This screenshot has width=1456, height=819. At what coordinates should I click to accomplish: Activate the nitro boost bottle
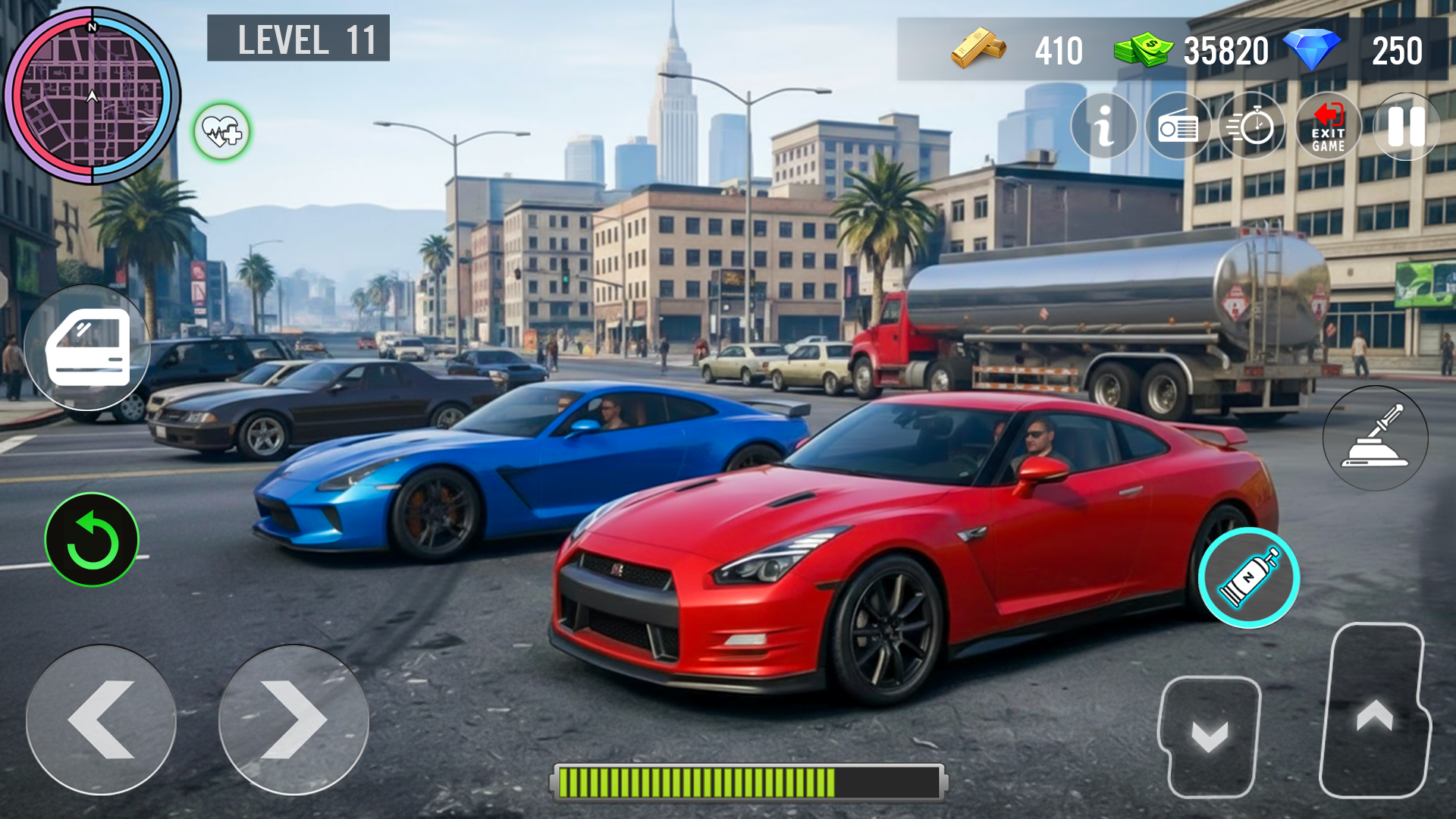point(1248,578)
